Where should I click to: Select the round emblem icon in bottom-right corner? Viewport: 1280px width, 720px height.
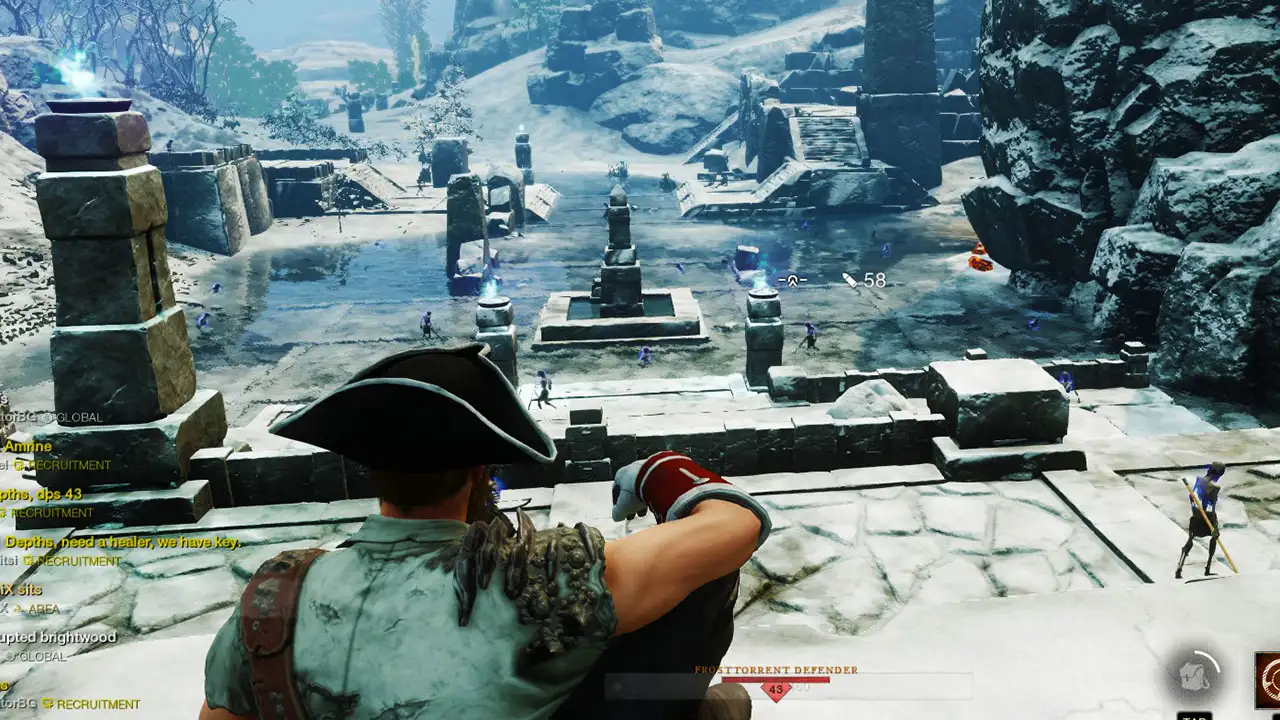tap(1270, 680)
